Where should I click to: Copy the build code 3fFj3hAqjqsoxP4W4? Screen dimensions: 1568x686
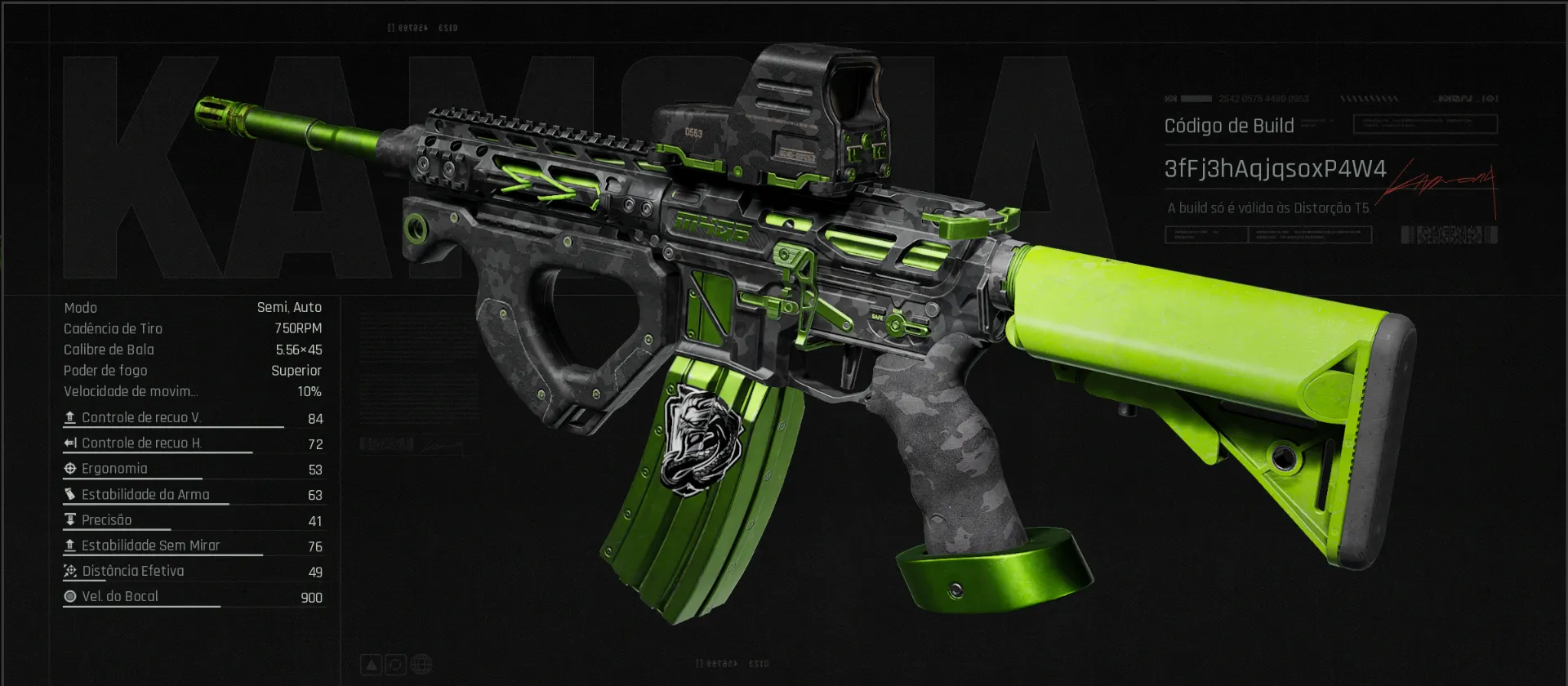click(x=1274, y=170)
